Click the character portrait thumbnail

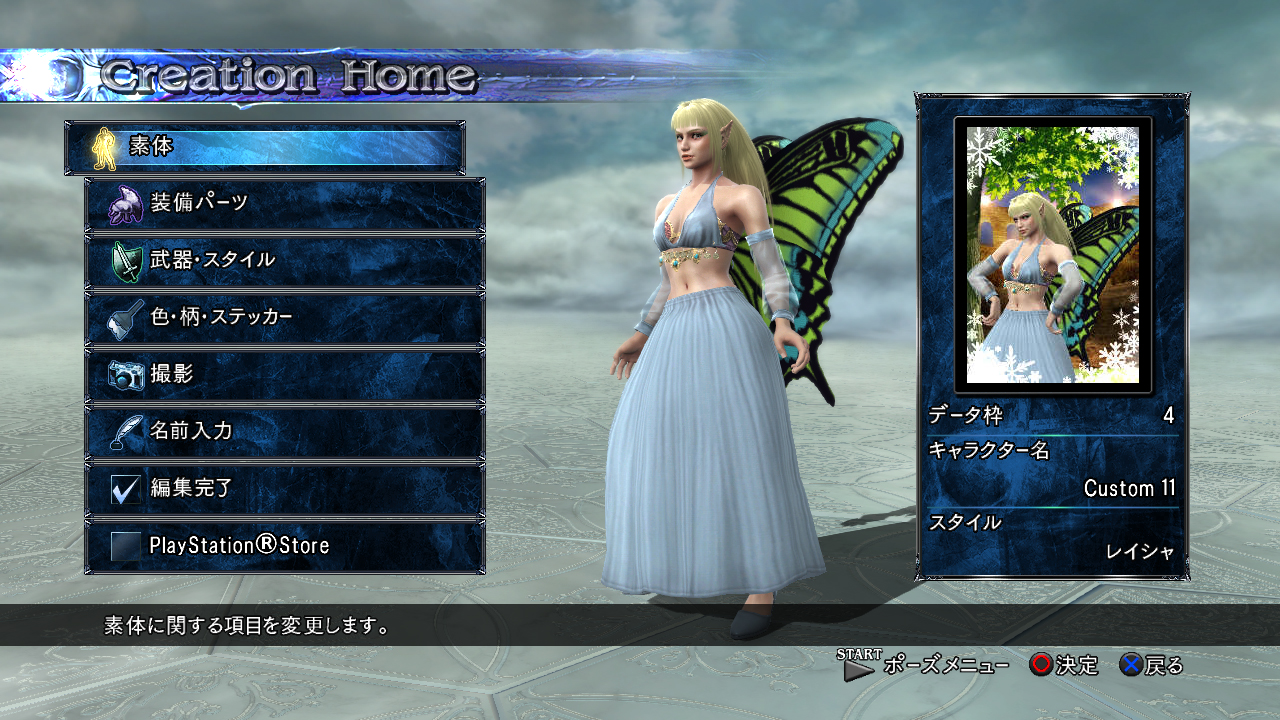1053,255
